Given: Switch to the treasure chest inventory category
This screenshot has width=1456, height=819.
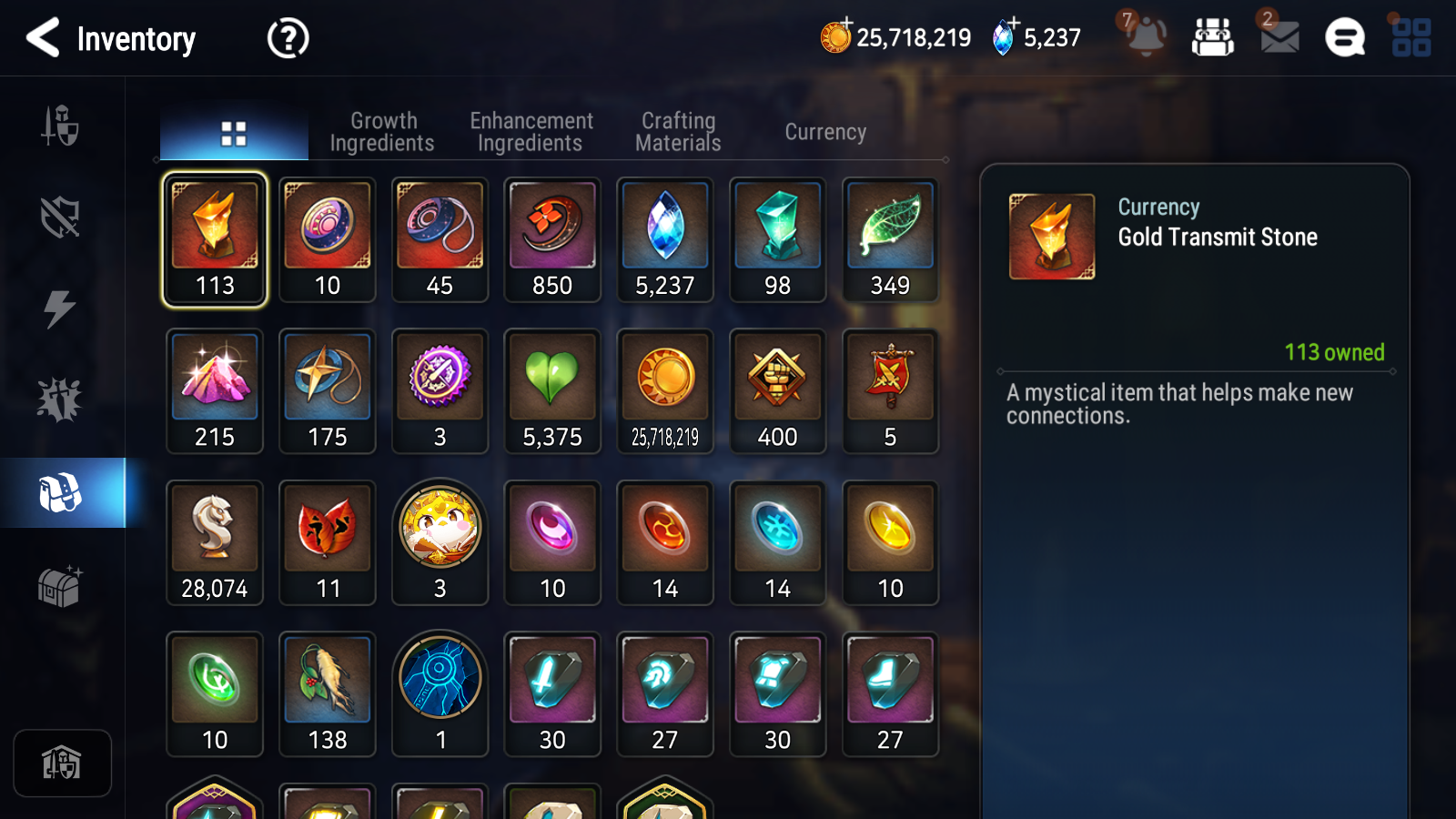Looking at the screenshot, I should 60,586.
